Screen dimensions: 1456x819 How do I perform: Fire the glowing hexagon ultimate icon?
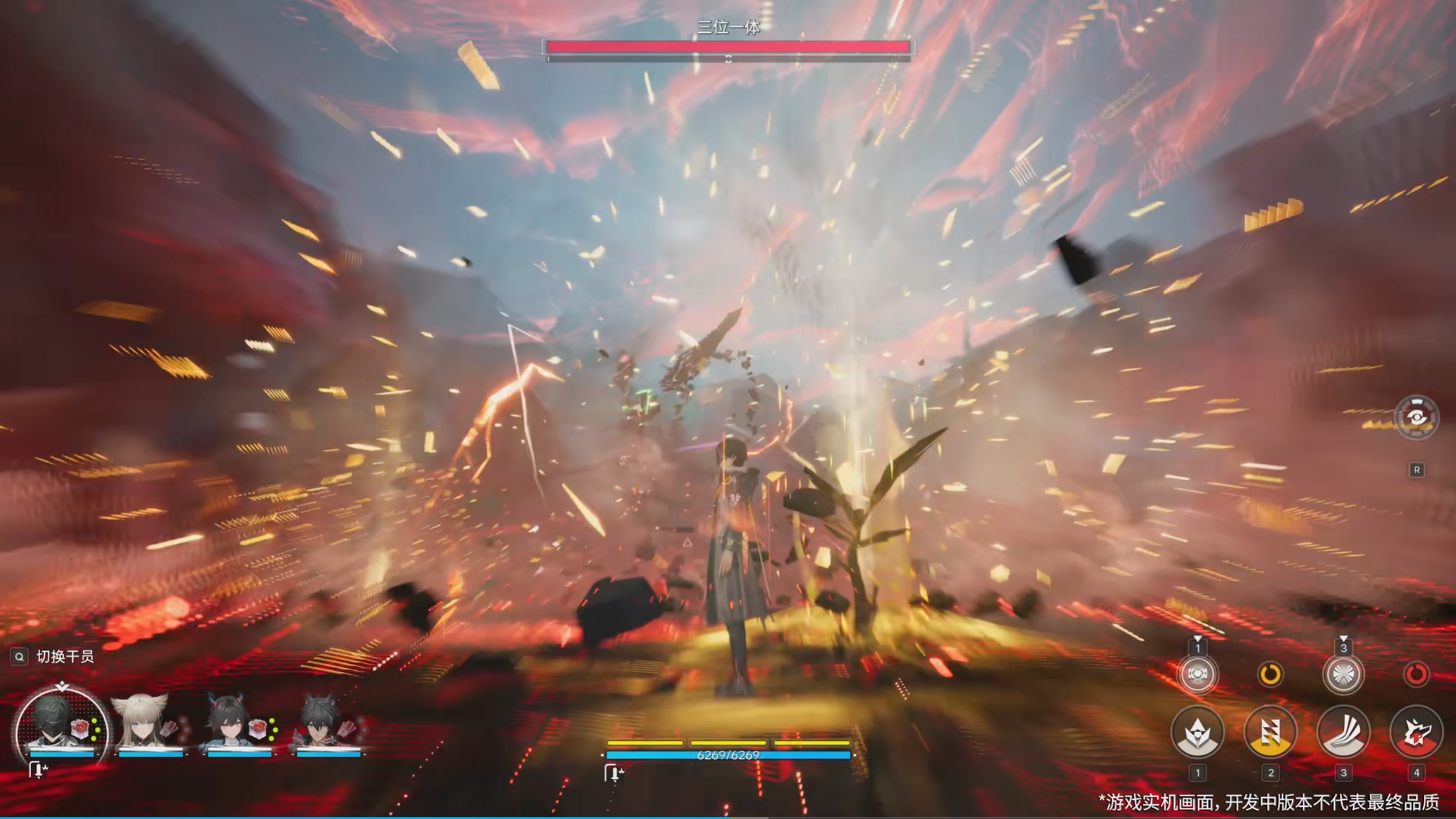[x=1197, y=674]
